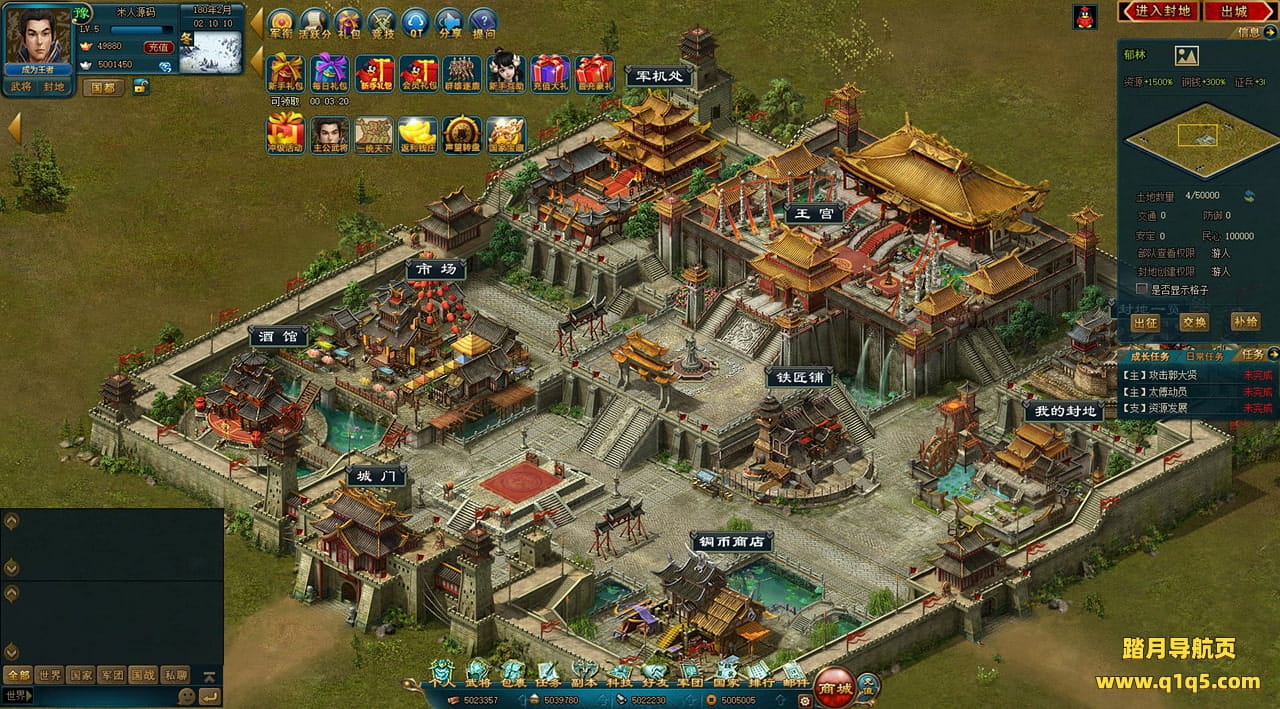
Task: Click the 进入封地 button
Action: pos(1161,11)
